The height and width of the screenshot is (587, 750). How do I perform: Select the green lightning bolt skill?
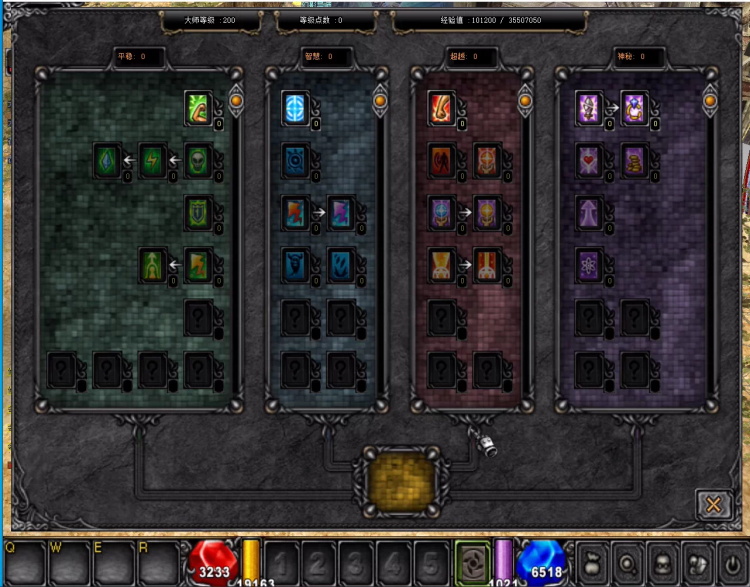[x=153, y=160]
